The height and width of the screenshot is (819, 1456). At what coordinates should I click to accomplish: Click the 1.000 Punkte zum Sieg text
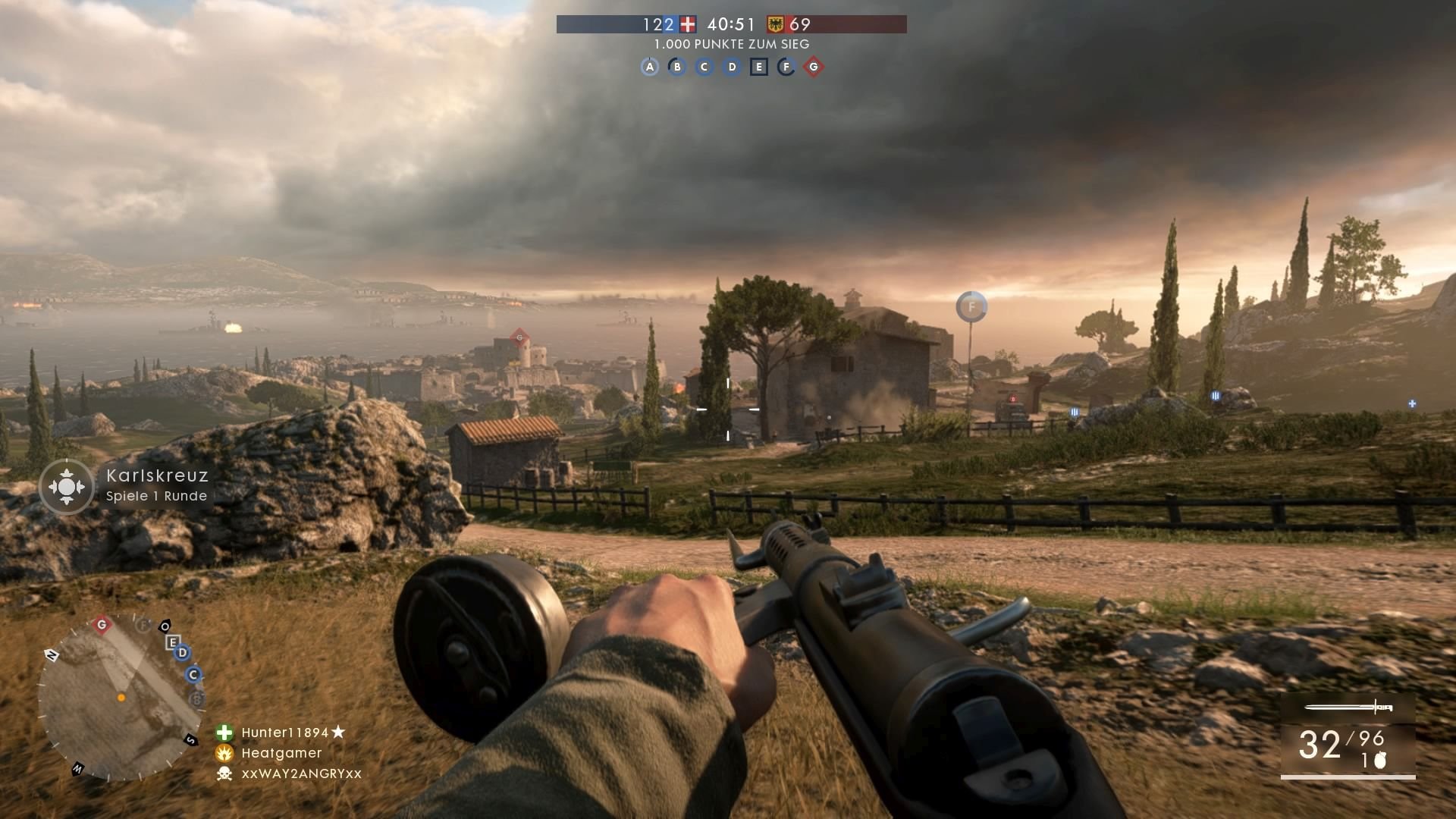click(730, 45)
